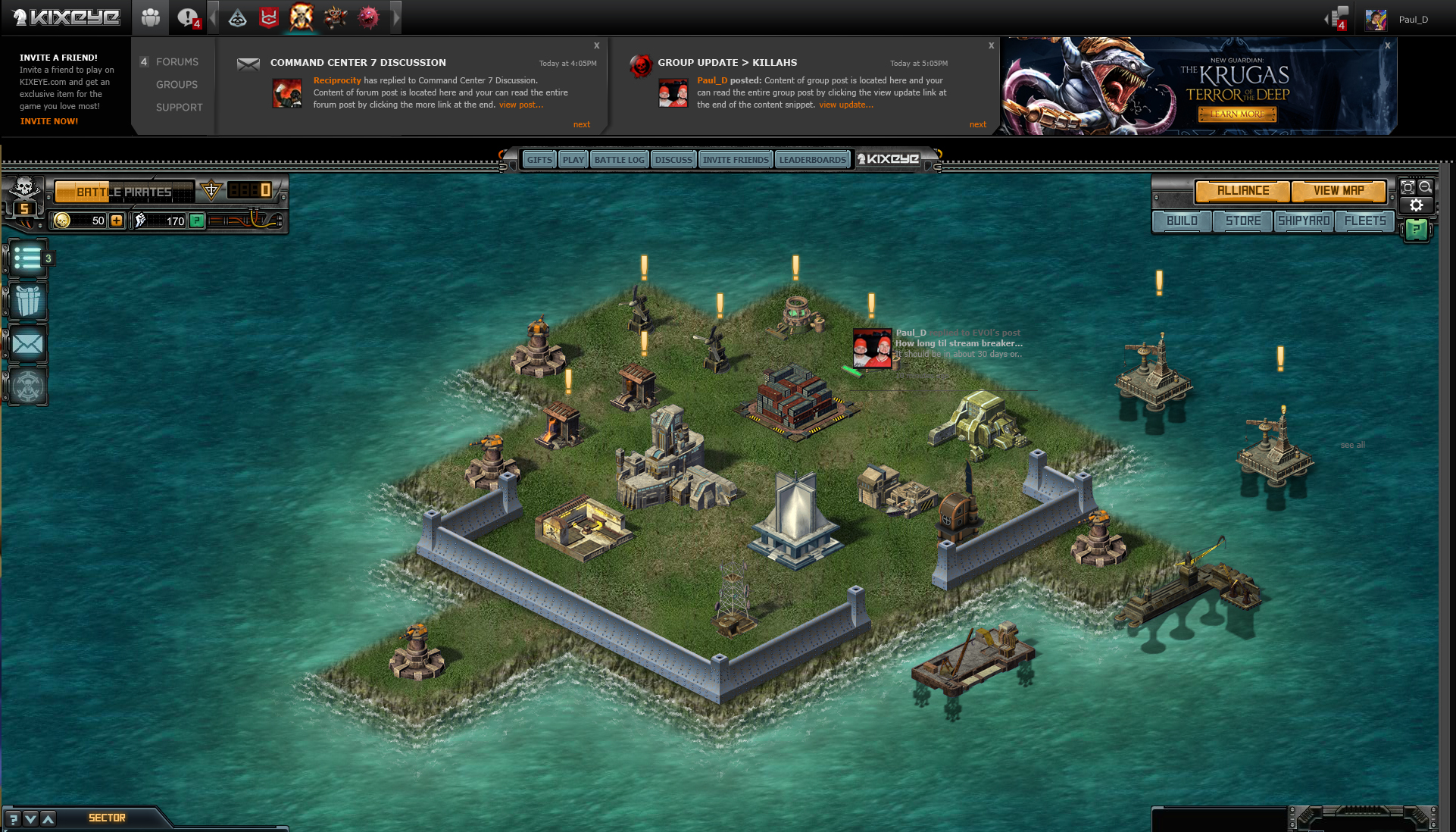
Task: Click the View Map button
Action: [x=1339, y=191]
